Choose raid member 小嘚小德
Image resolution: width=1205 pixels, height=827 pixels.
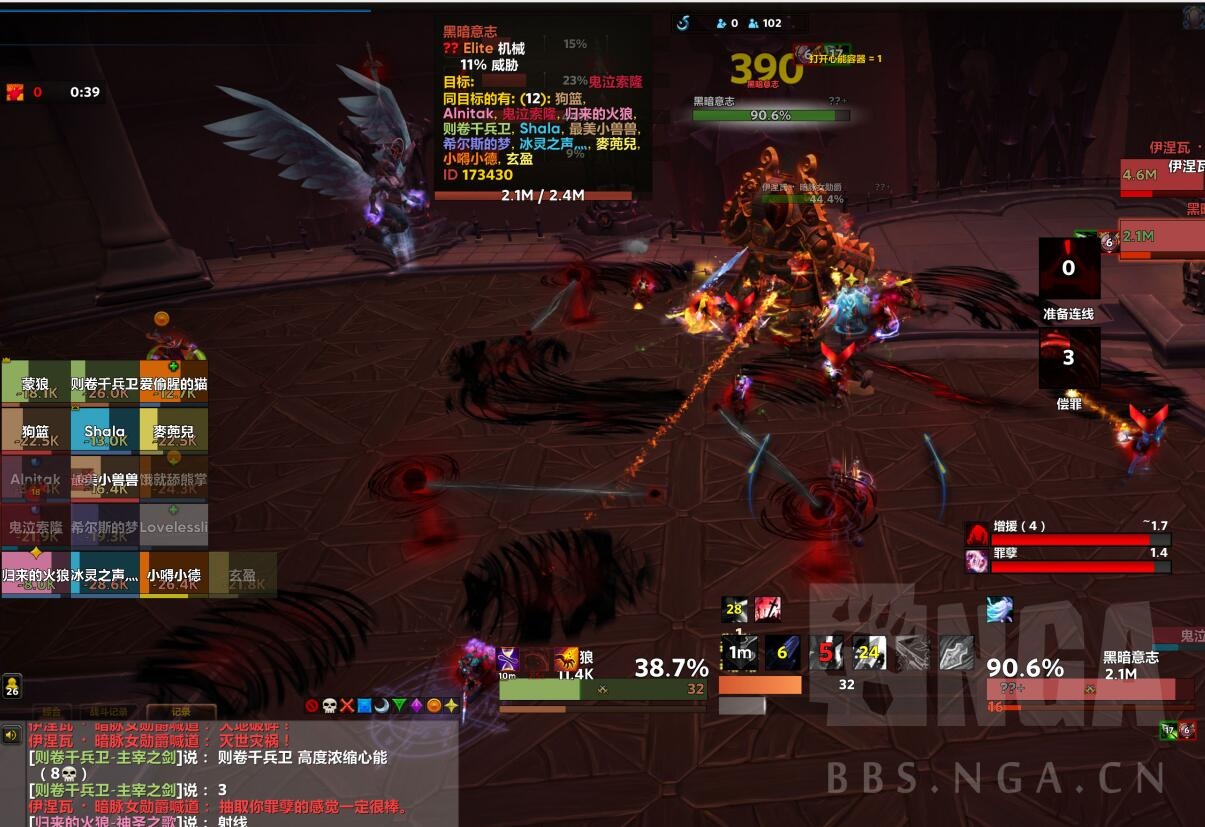(174, 575)
